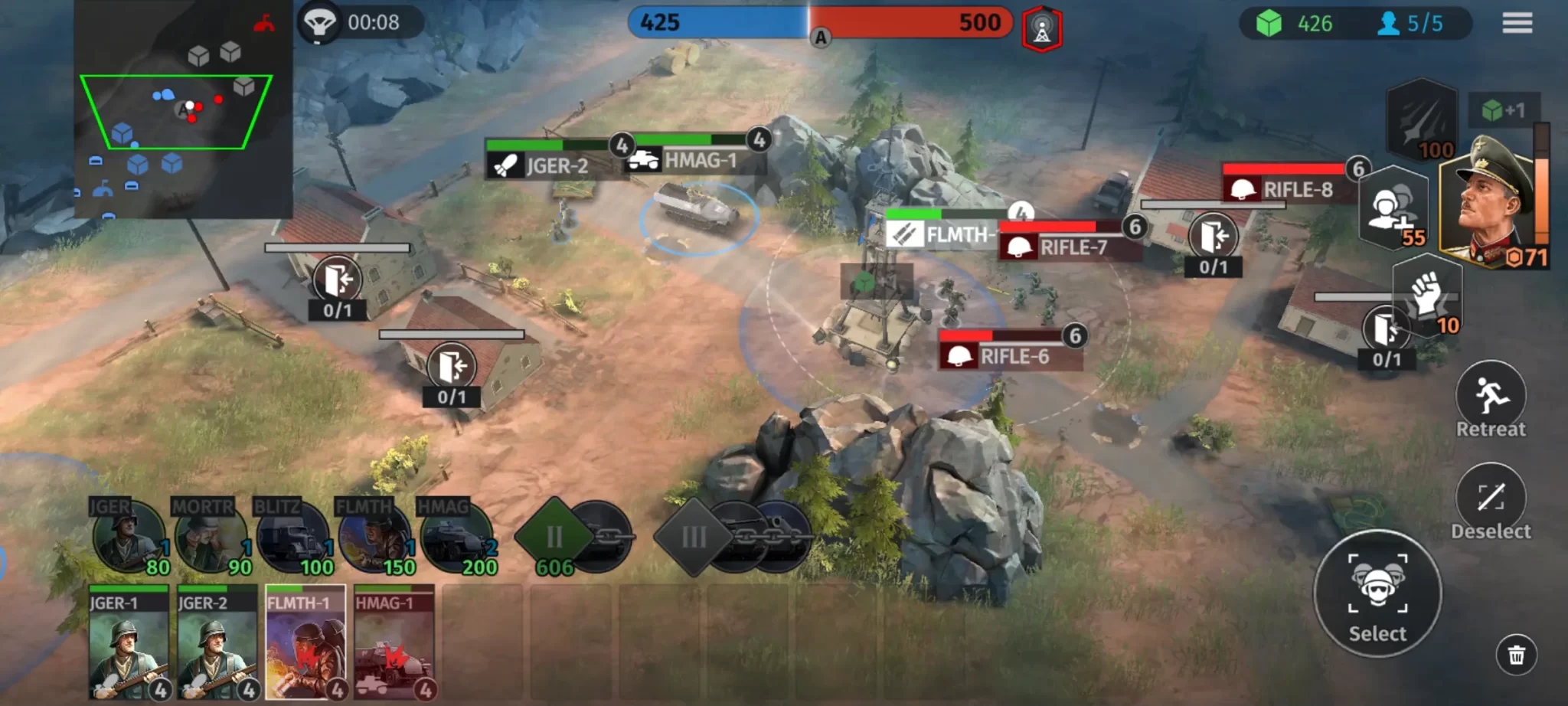Select the JGER-1 unit card
1568x706 pixels.
coord(129,642)
